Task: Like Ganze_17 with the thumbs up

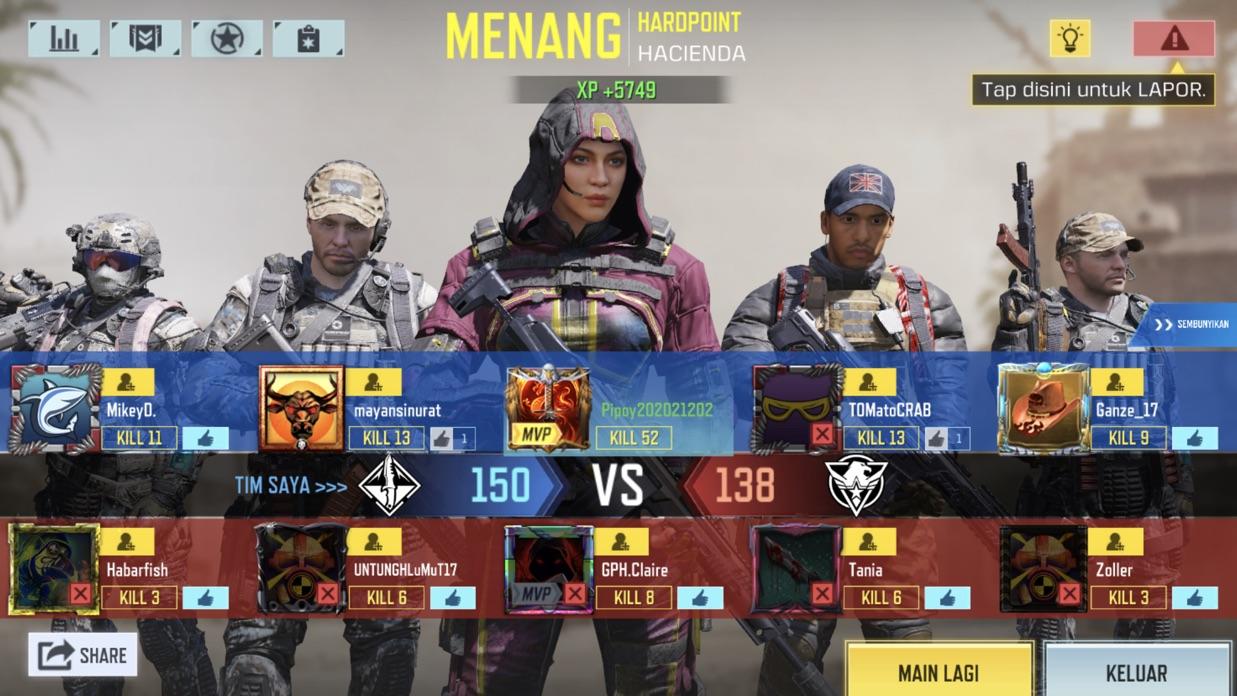Action: [1194, 438]
